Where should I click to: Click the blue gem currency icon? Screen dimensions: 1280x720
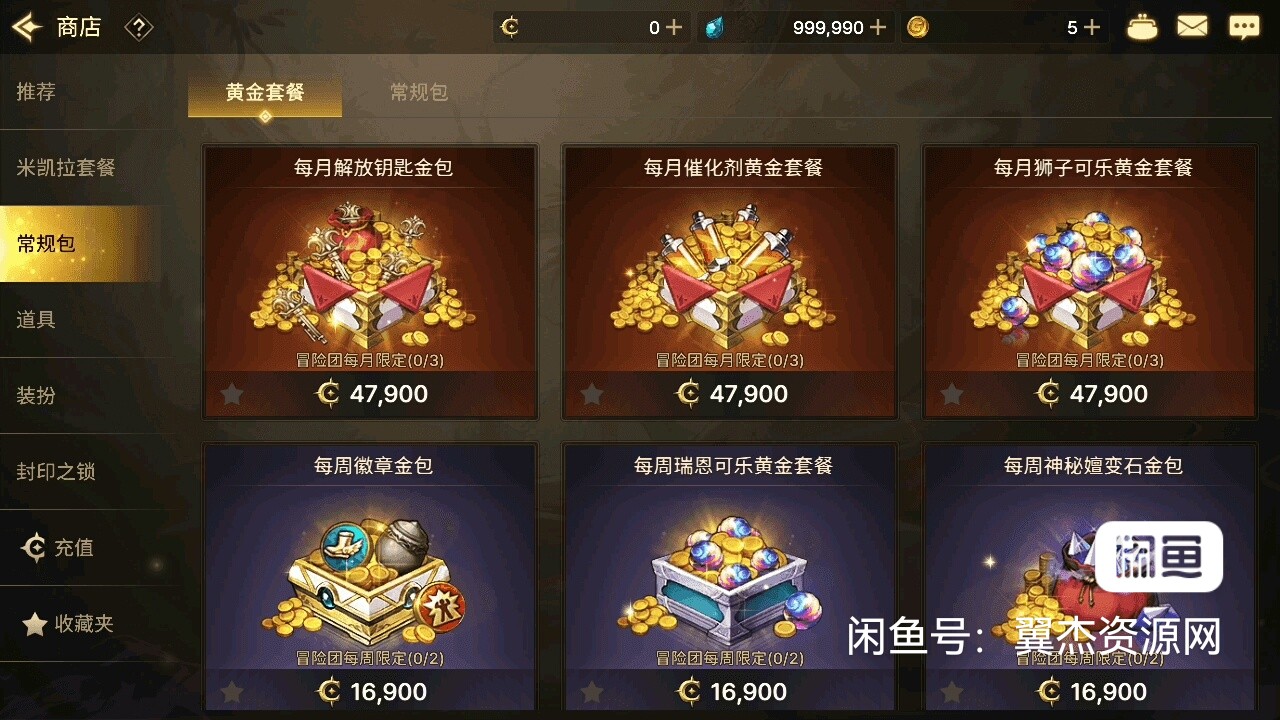click(715, 27)
